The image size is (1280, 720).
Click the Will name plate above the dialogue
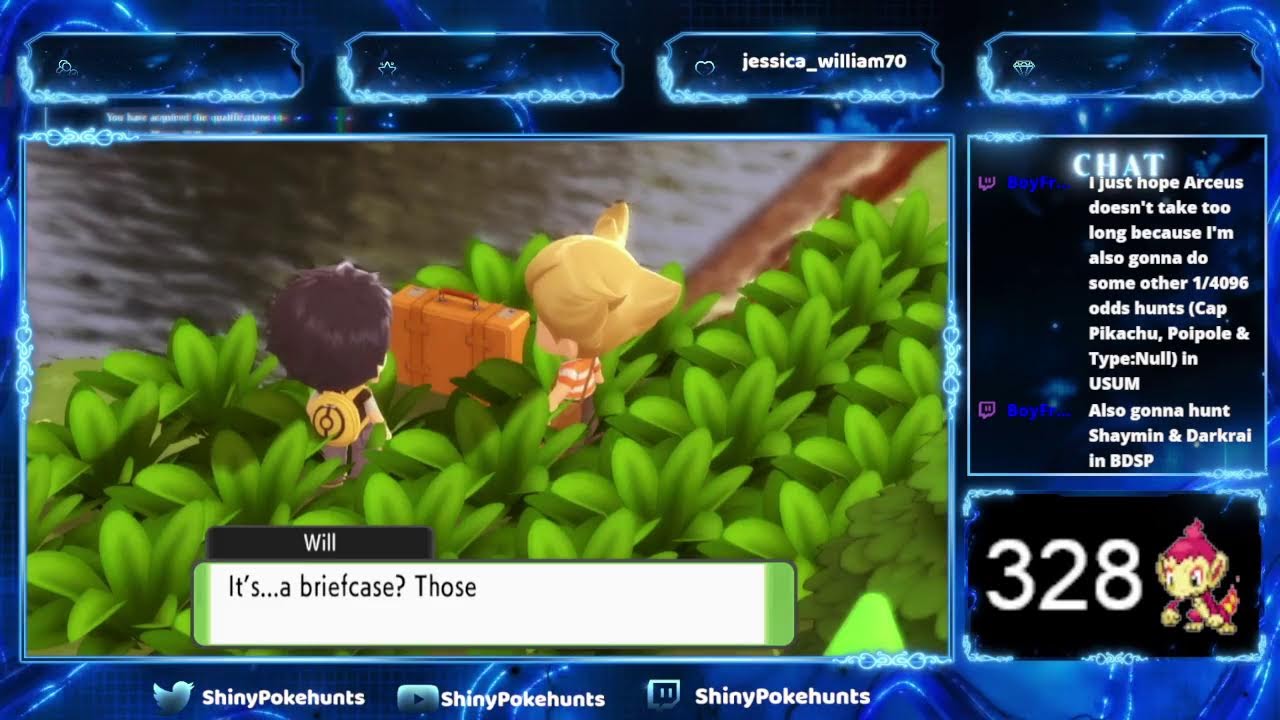[x=320, y=543]
